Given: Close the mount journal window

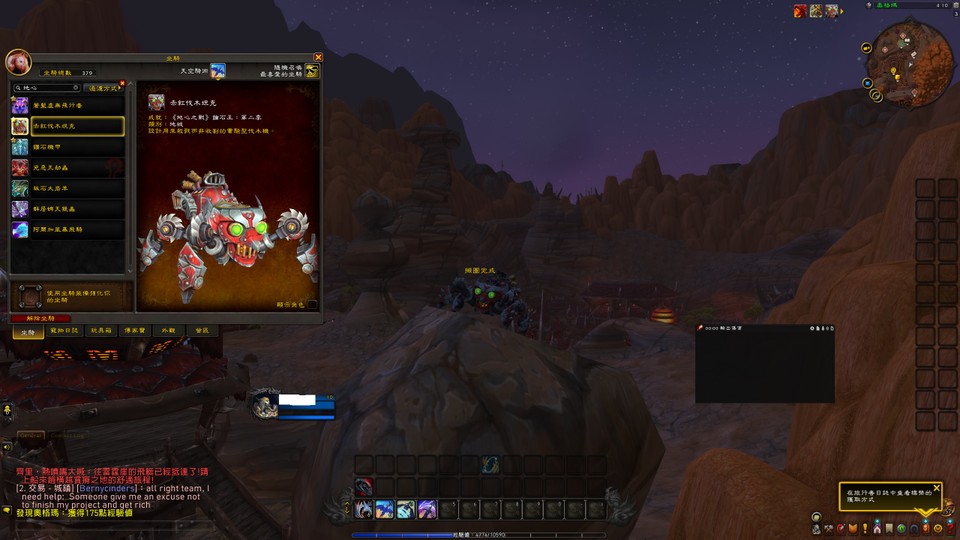Looking at the screenshot, I should pyautogui.click(x=318, y=57).
